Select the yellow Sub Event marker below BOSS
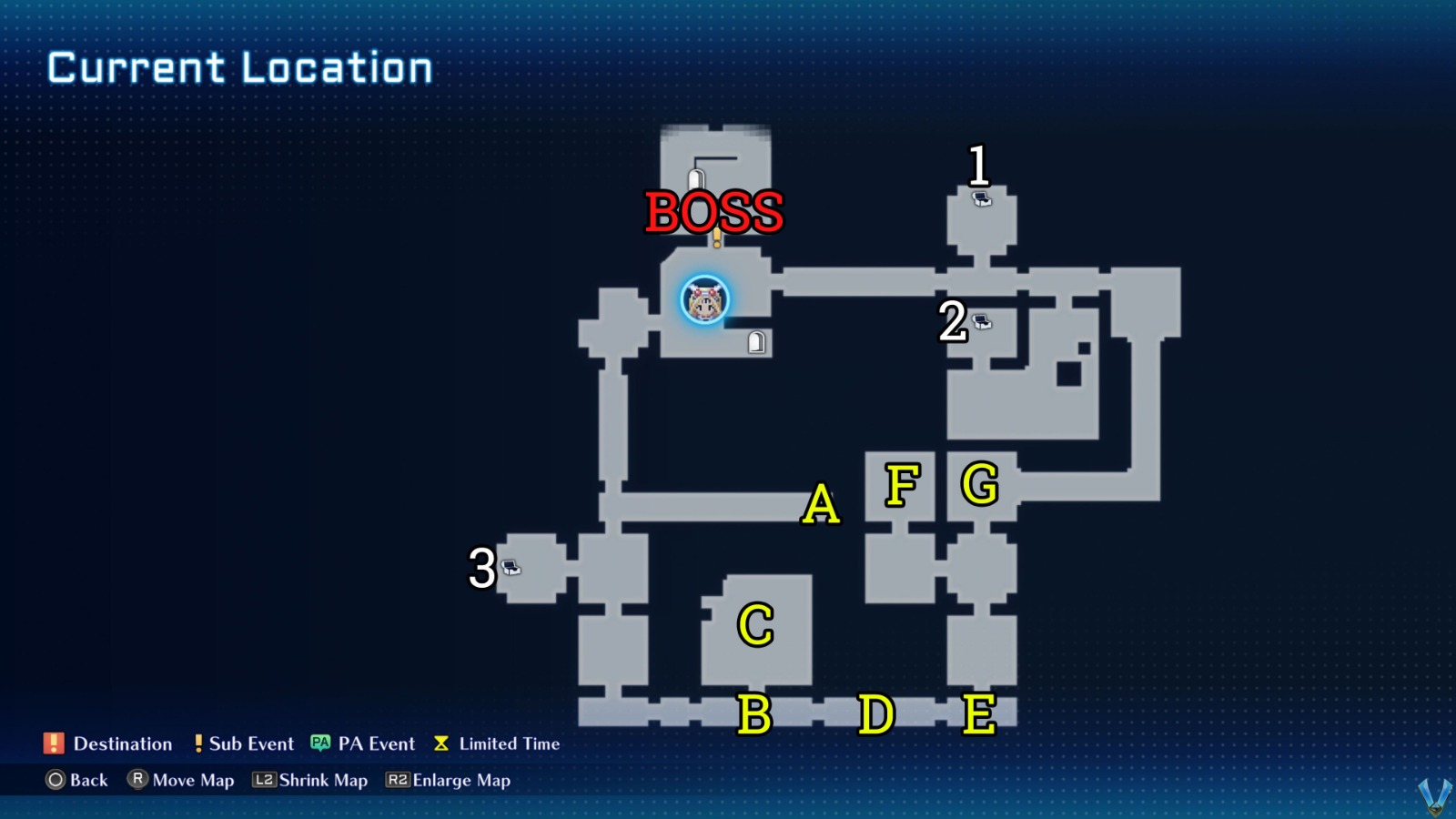The width and height of the screenshot is (1456, 819). point(717,238)
